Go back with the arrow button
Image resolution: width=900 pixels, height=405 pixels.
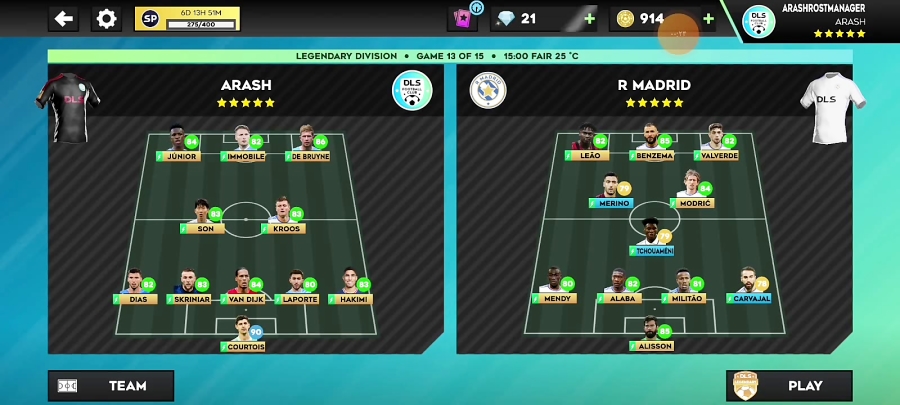63,18
